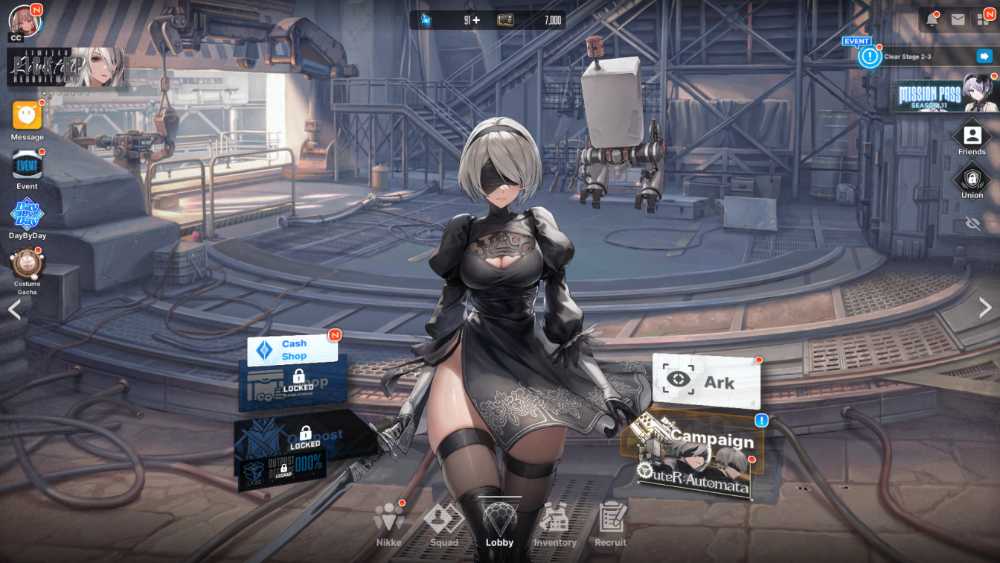Click the left lobby scroll arrow
The width and height of the screenshot is (1000, 563).
(x=14, y=309)
